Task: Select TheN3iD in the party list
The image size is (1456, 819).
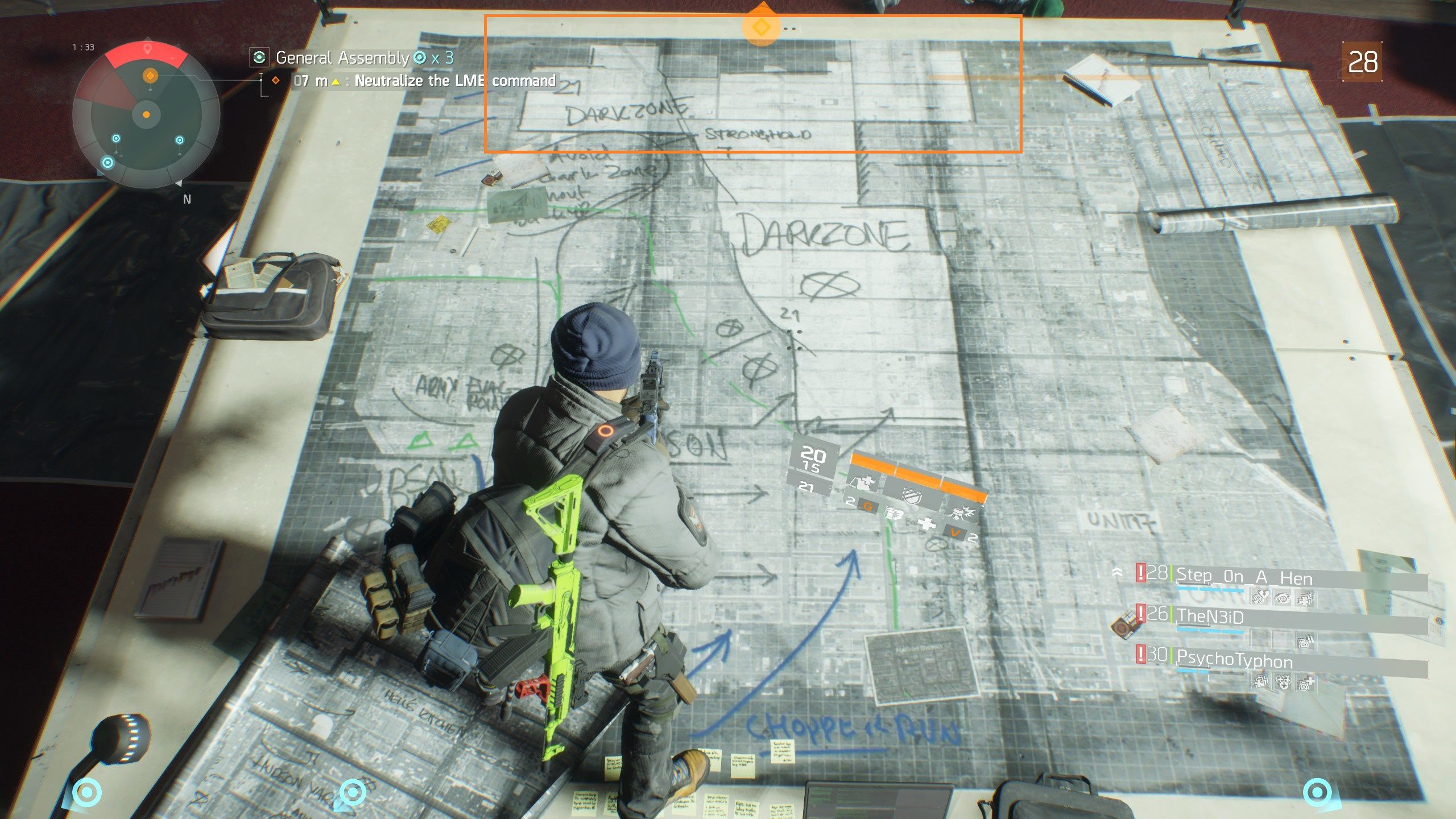Action: click(x=1208, y=617)
